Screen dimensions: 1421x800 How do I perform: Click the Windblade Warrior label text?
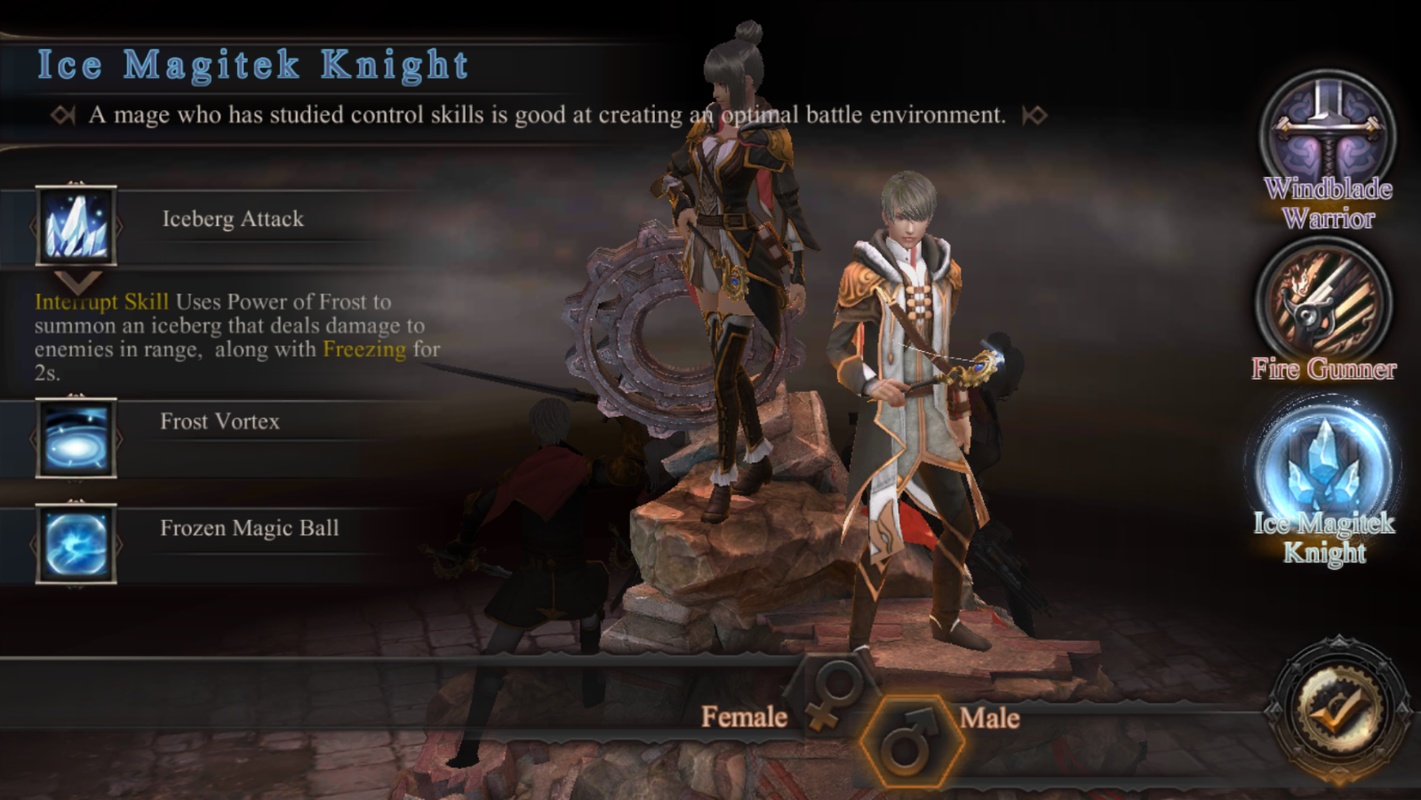point(1327,202)
